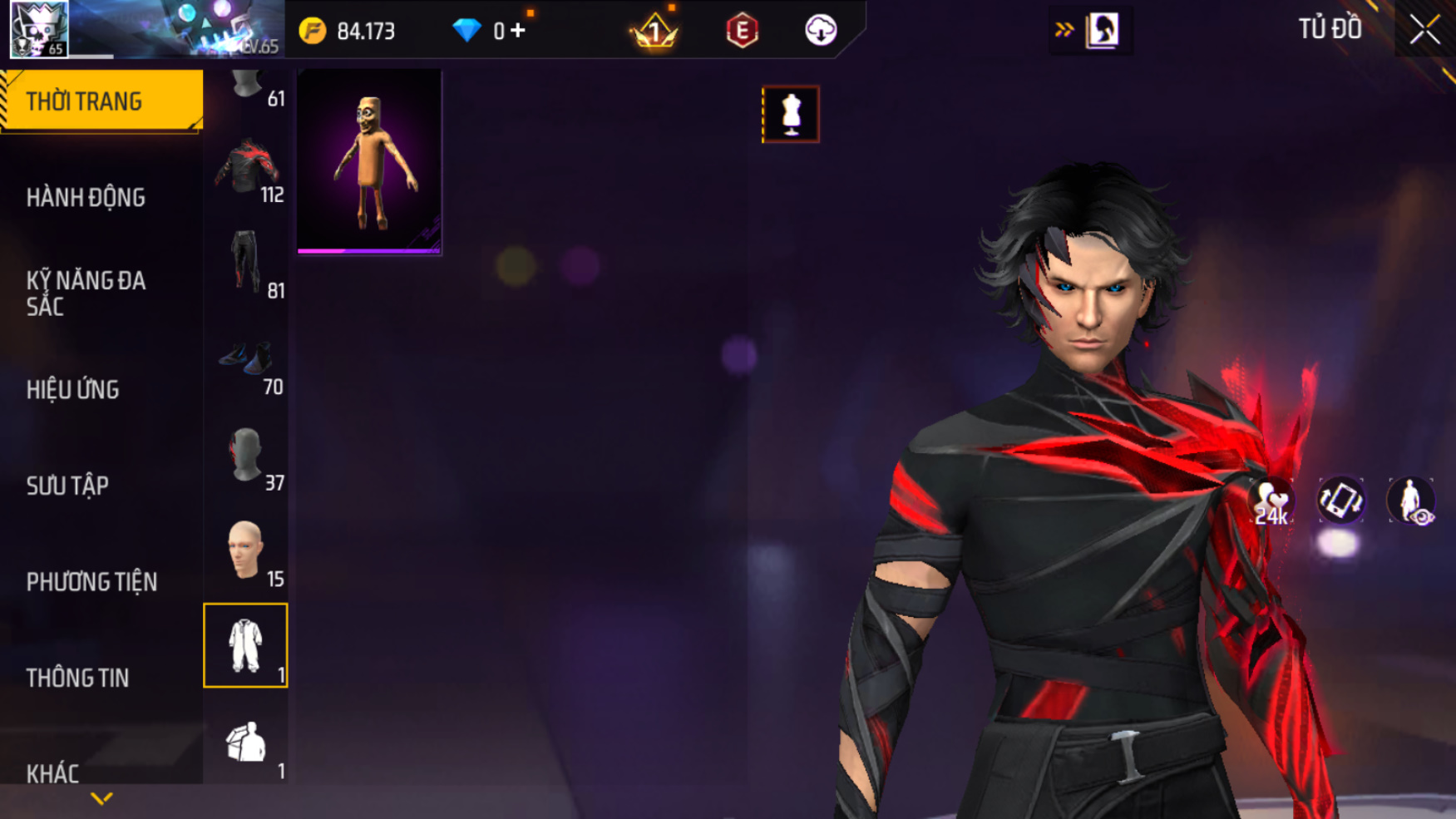This screenshot has height=819, width=1456.
Task: Go to the Hiệu Ứng section
Action: point(72,389)
